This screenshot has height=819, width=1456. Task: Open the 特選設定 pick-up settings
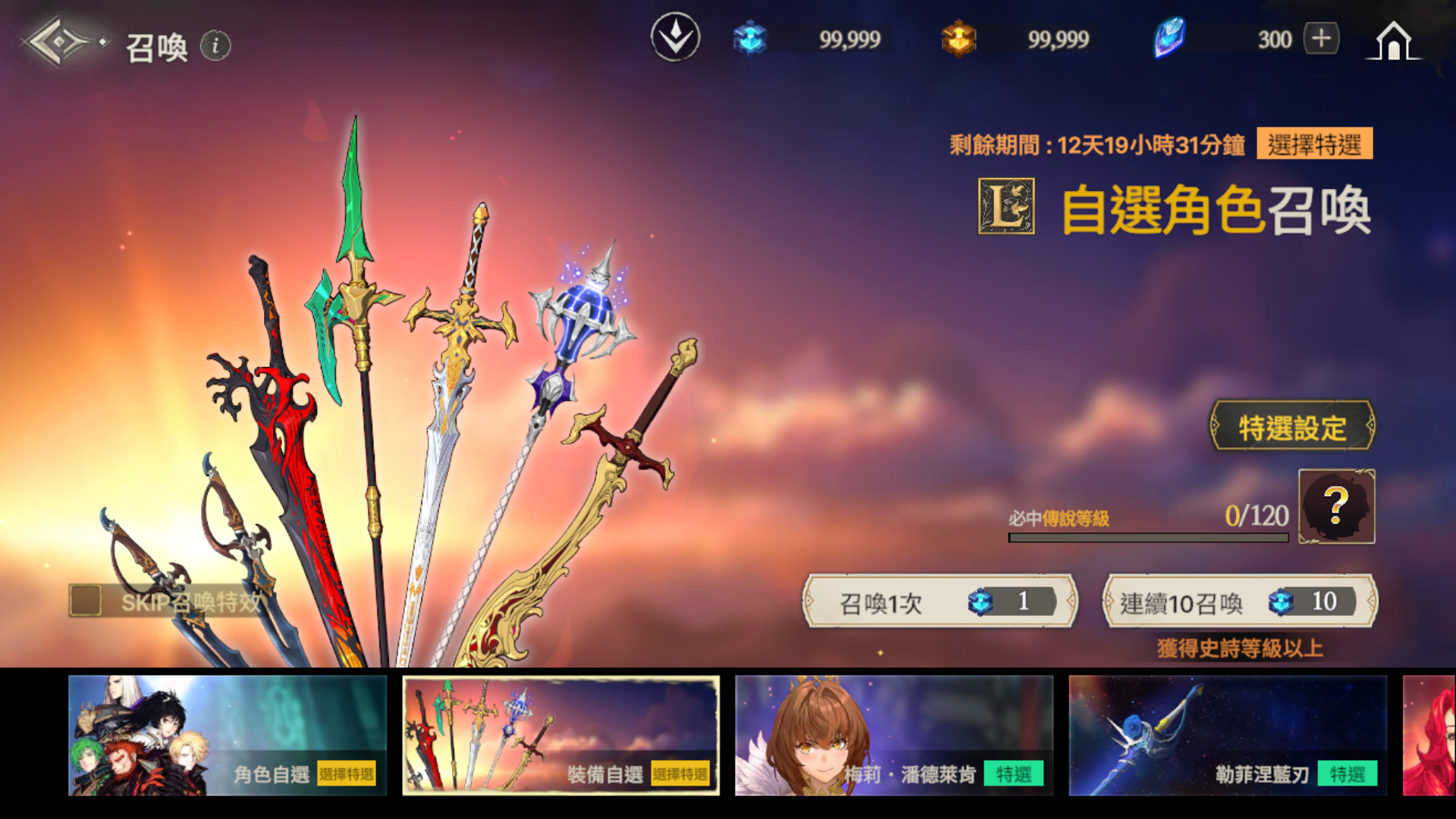tap(1291, 427)
